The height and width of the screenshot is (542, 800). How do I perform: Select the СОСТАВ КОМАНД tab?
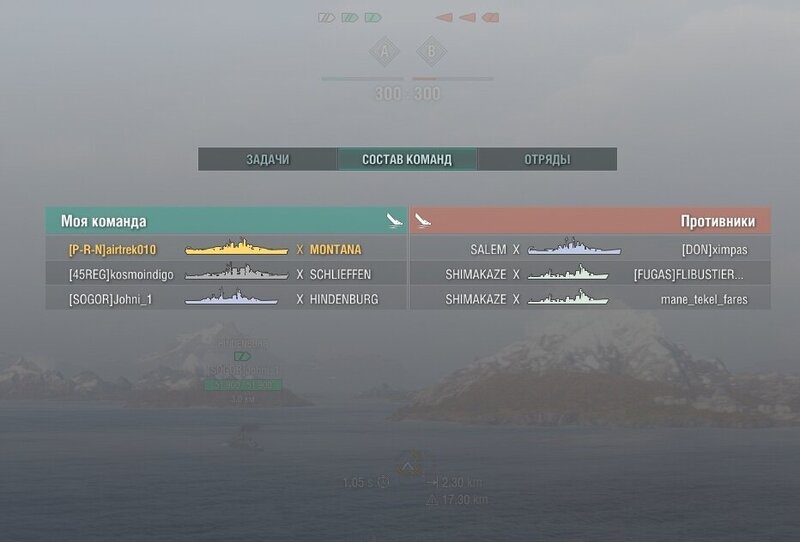[x=407, y=160]
